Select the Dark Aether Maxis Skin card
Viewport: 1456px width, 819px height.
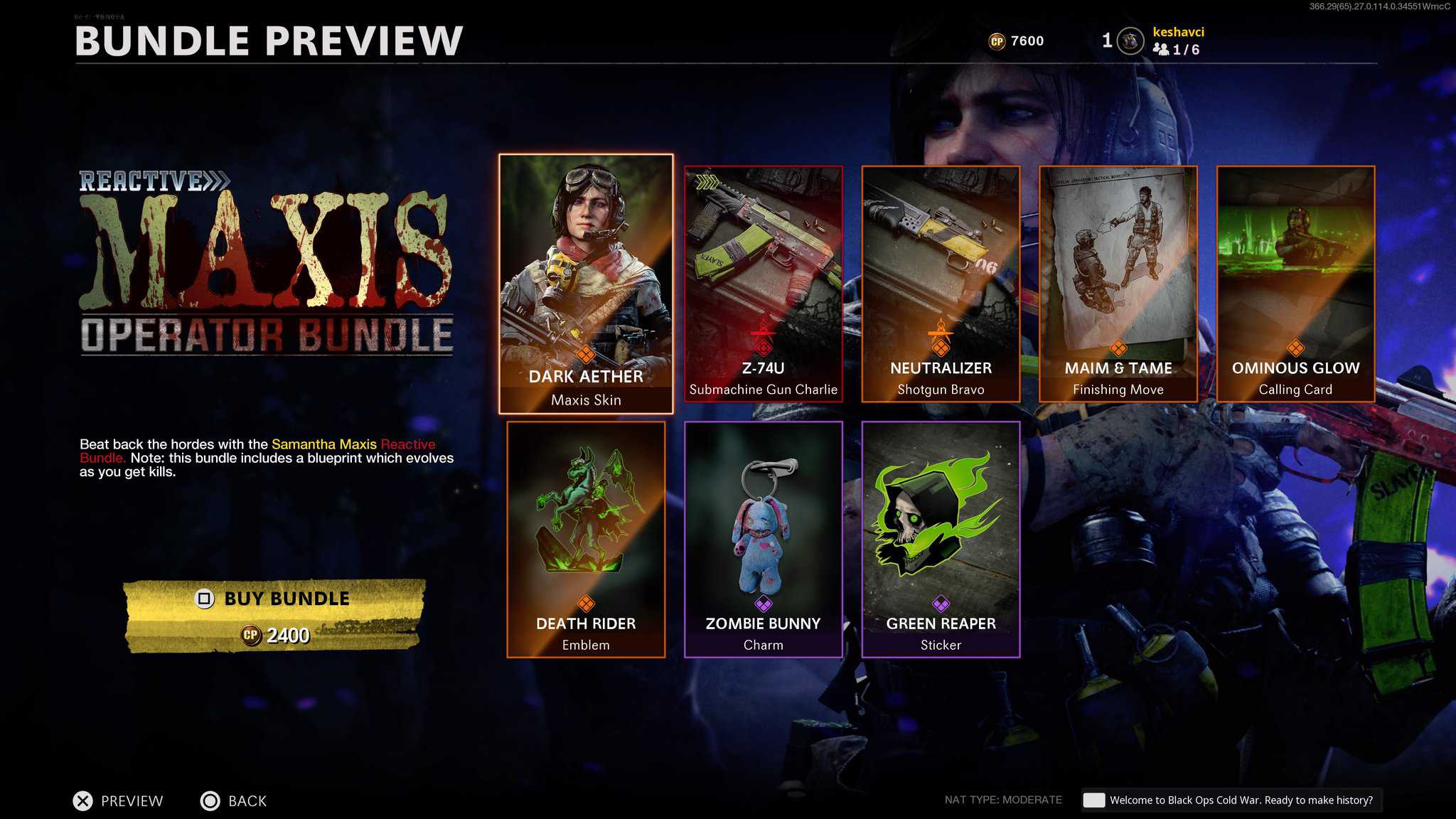[x=586, y=284]
